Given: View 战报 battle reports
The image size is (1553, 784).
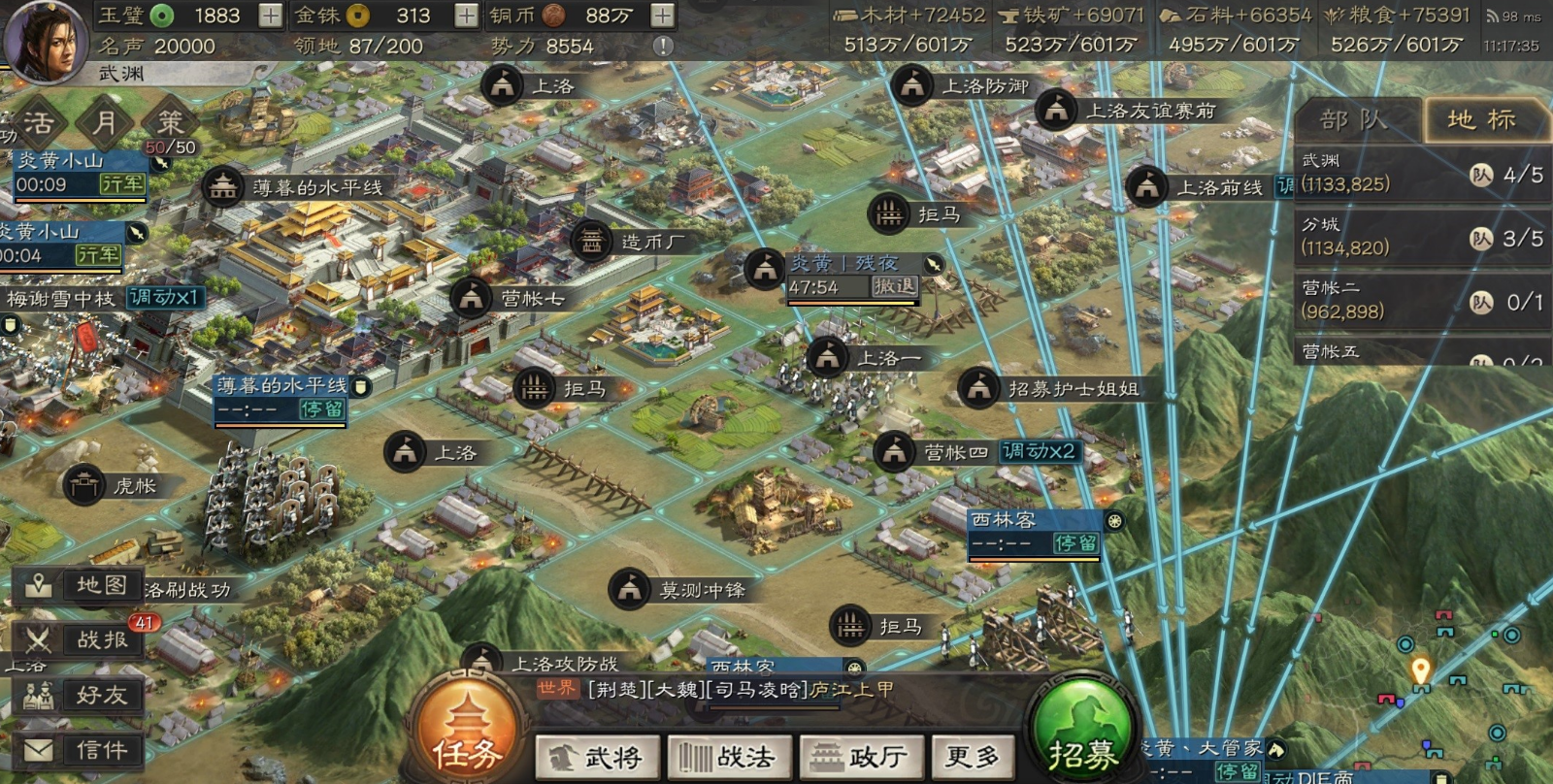Looking at the screenshot, I should 82,640.
